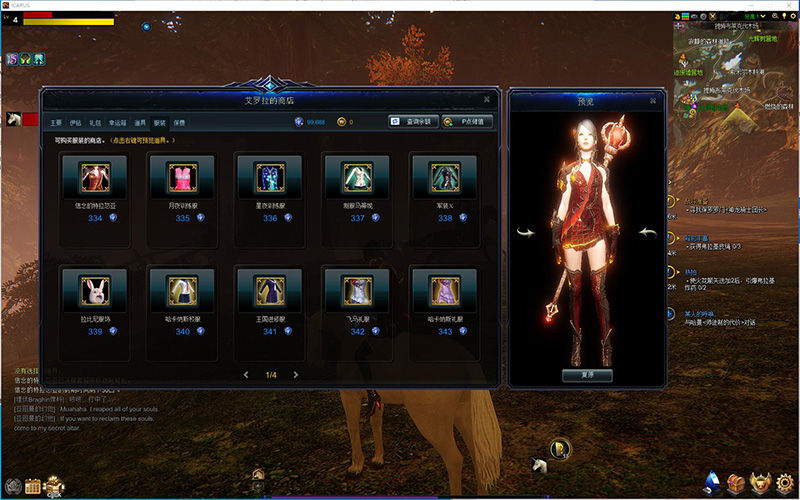Close the Ellora shop window
This screenshot has width=800, height=500.
click(x=486, y=99)
